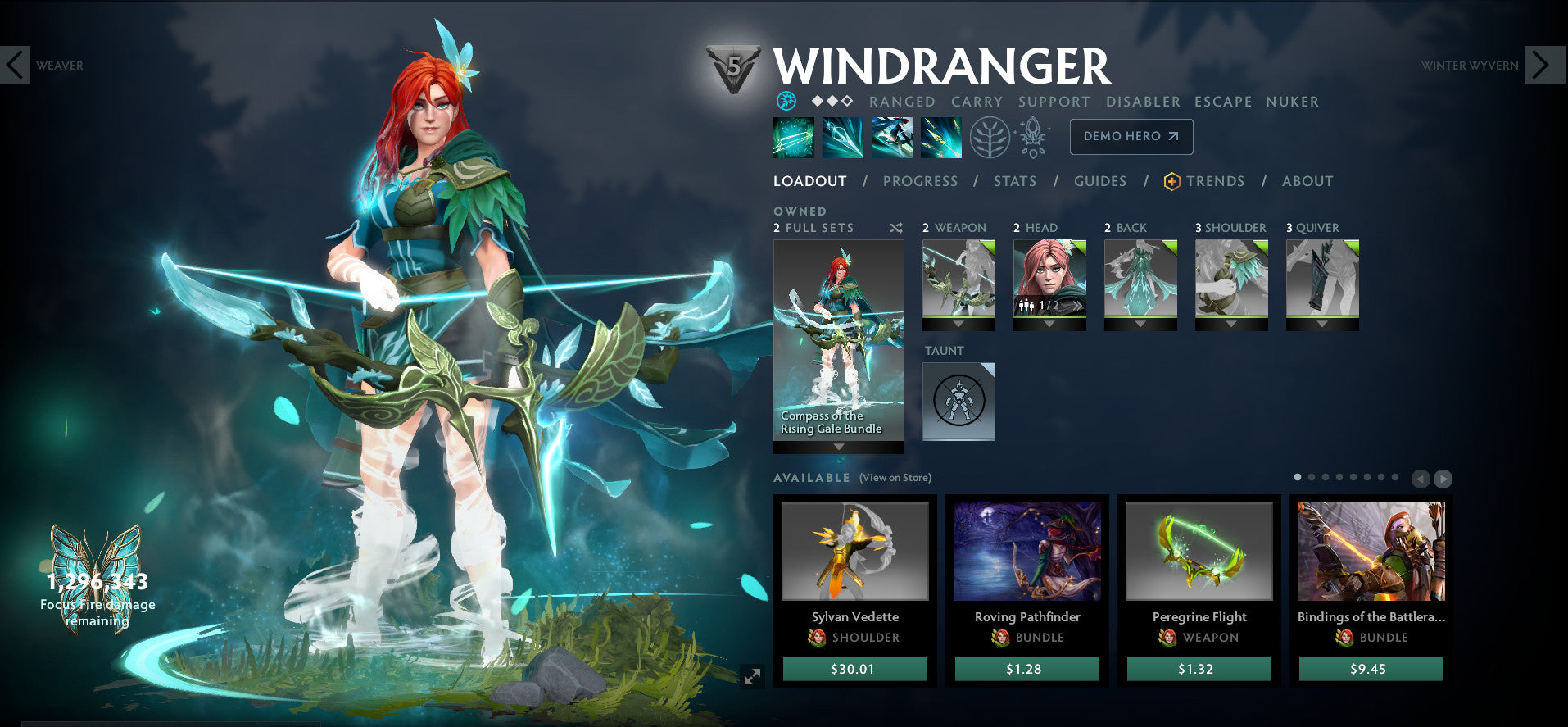Image resolution: width=1568 pixels, height=727 pixels.
Task: Open Windranger's talent tree icon
Action: pos(989,137)
